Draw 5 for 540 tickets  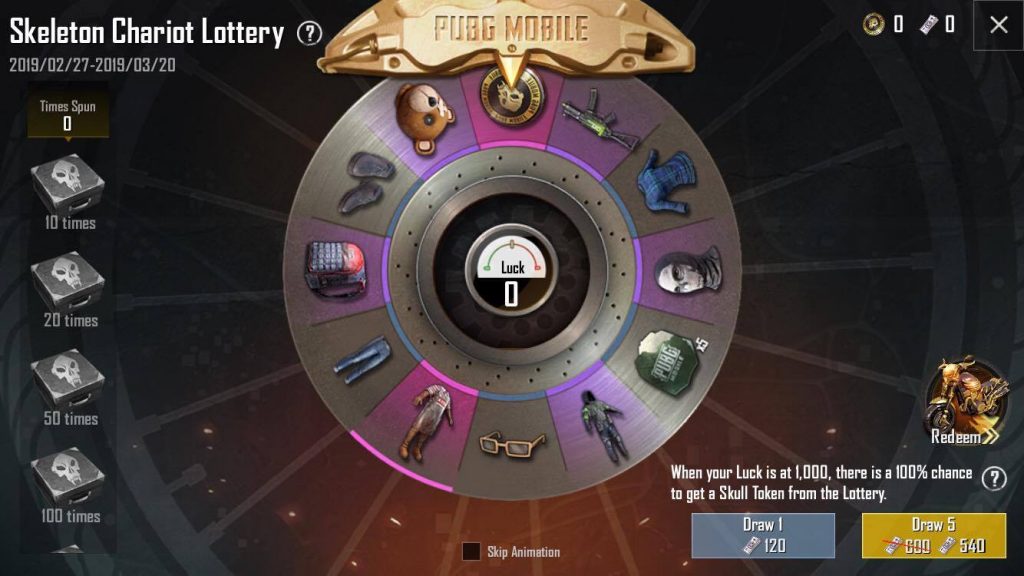point(934,536)
